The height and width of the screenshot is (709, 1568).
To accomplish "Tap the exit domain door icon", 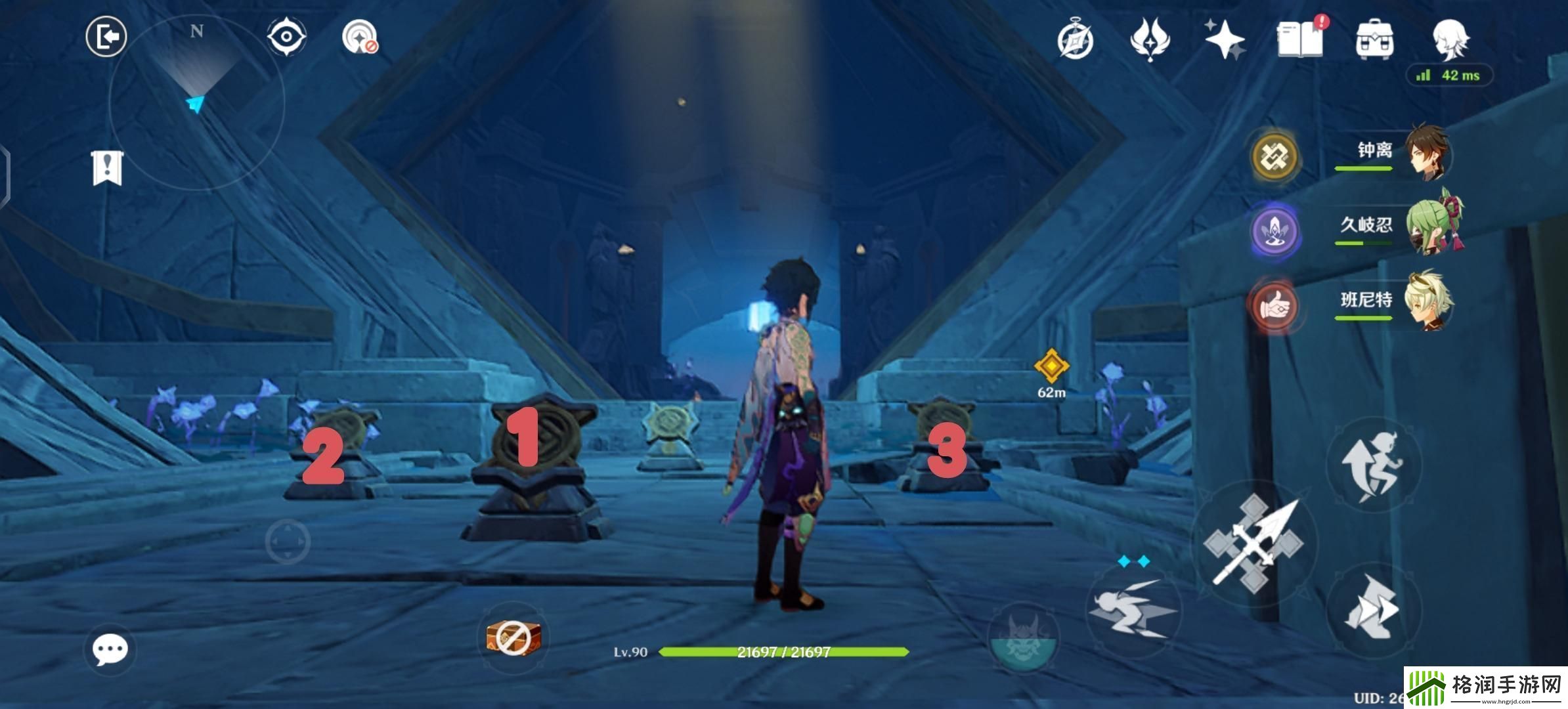I will 106,37.
